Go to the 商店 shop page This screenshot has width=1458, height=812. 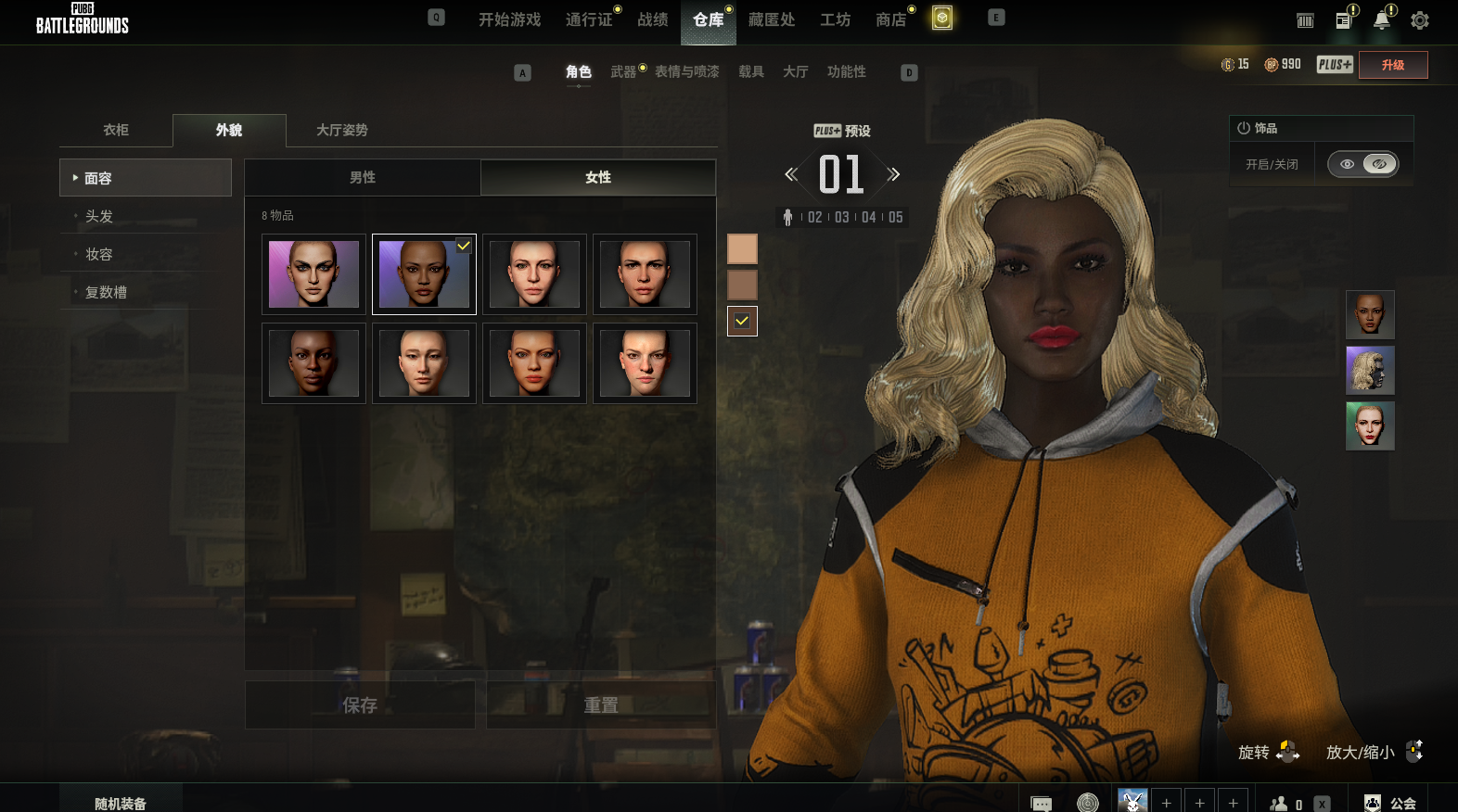(x=890, y=19)
